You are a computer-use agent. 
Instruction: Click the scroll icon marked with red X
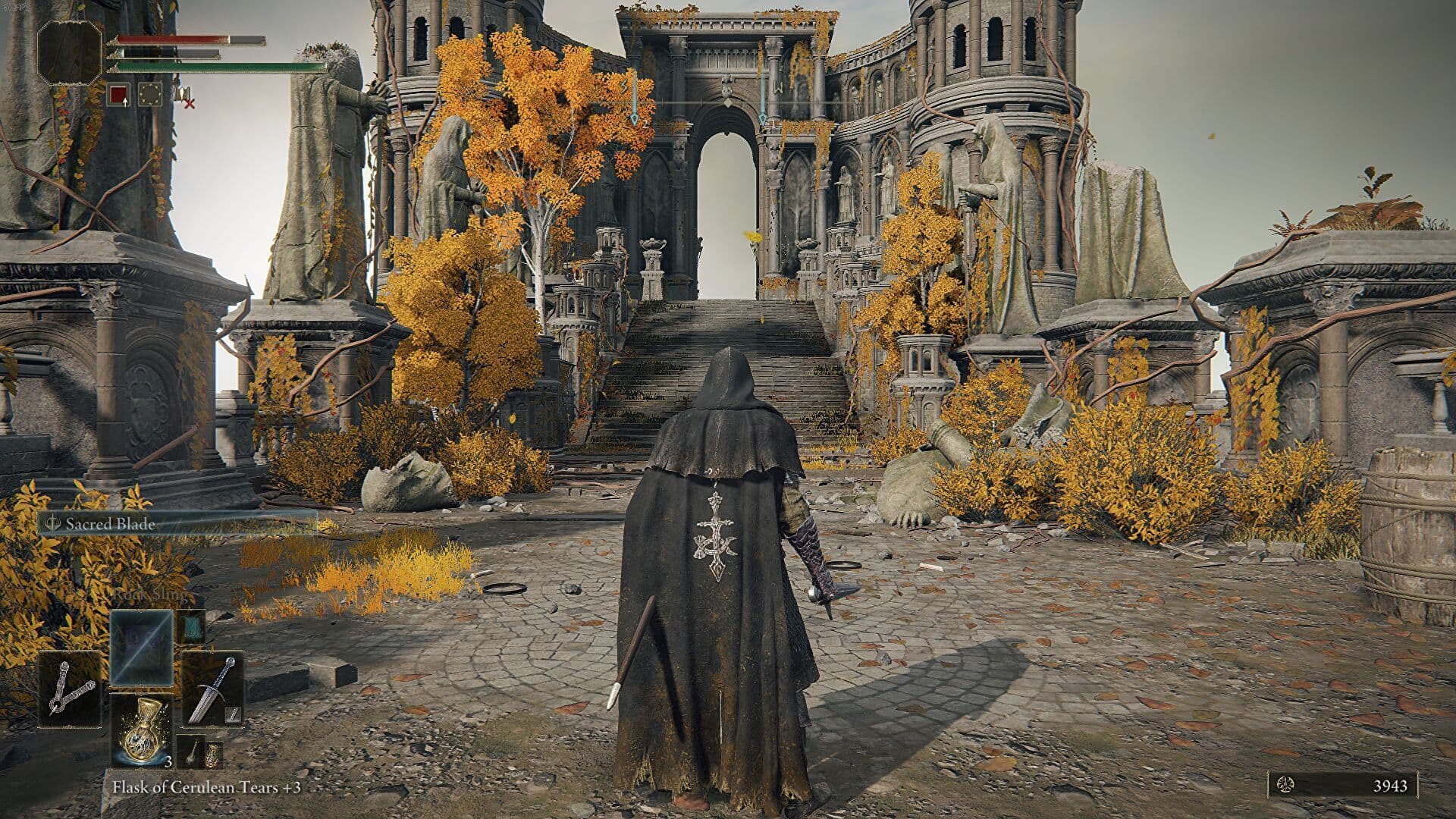coord(184,96)
